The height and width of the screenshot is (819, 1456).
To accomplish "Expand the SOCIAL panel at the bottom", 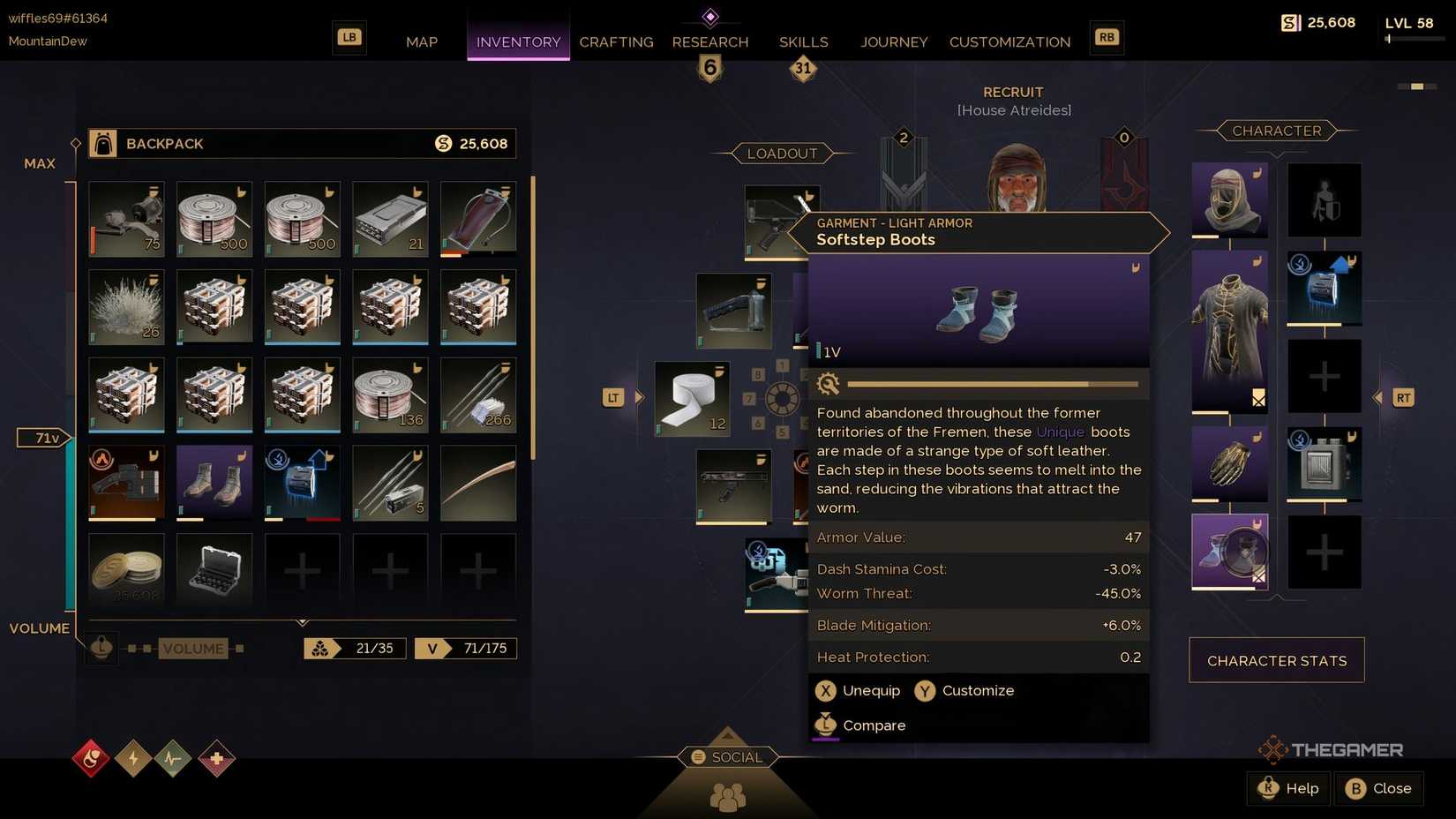I will 727,756.
